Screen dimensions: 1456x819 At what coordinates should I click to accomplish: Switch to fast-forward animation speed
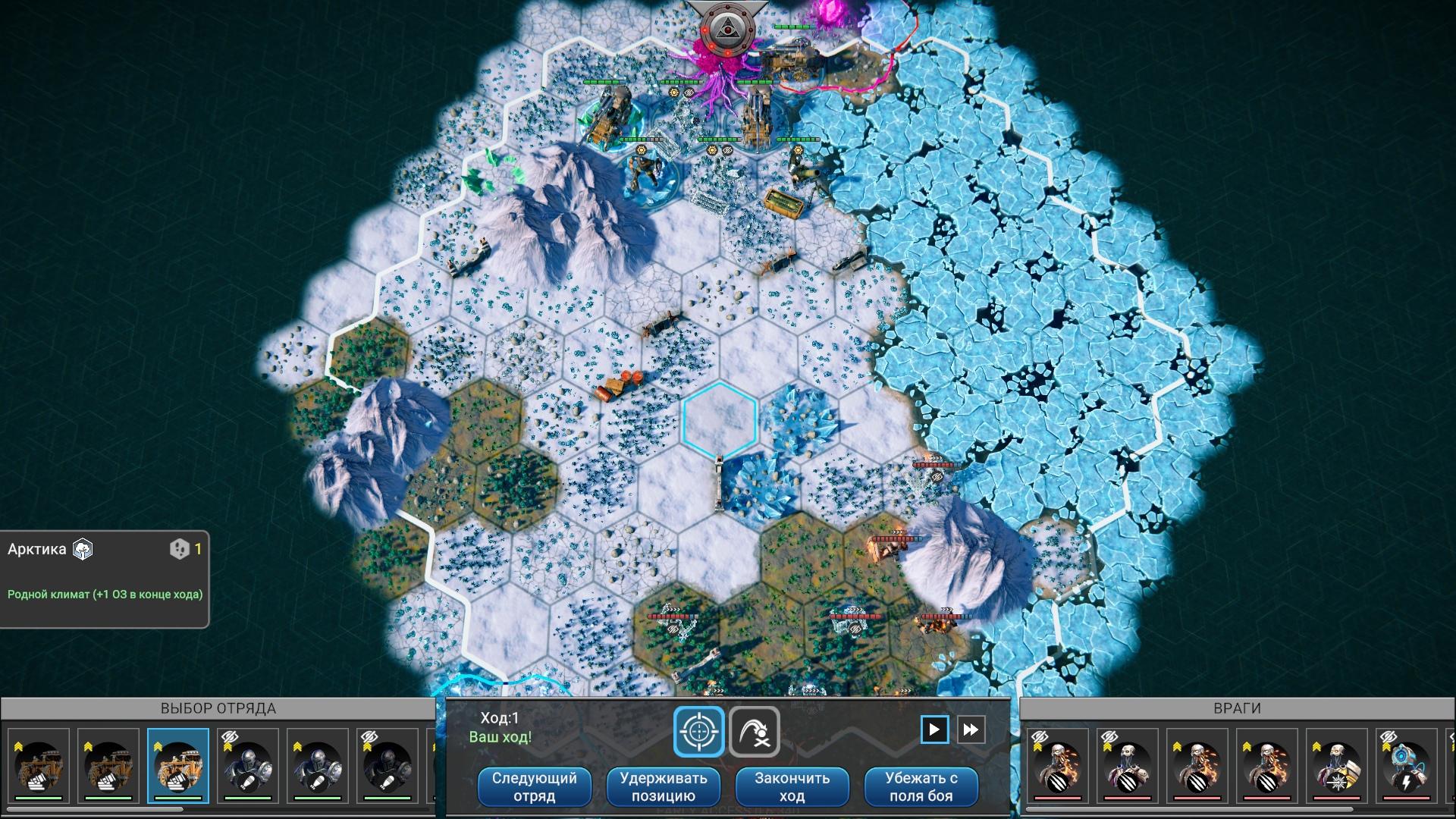971,730
